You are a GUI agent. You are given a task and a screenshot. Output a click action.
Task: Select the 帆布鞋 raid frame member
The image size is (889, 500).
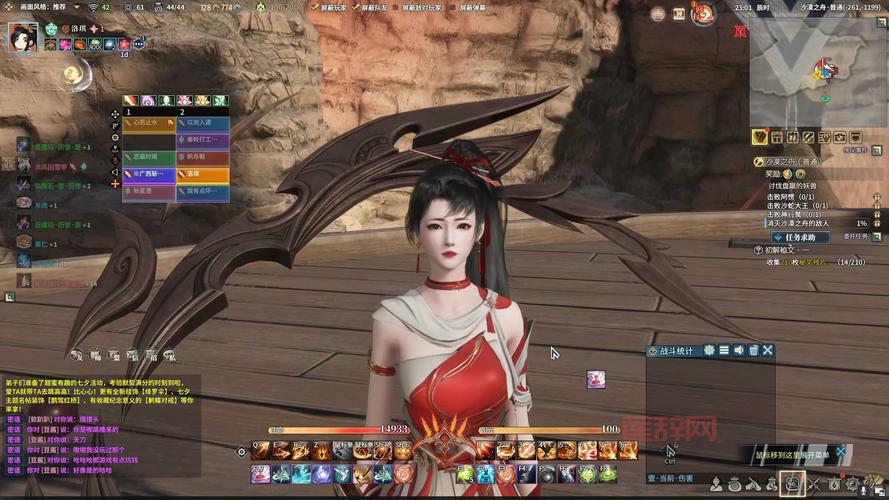click(x=202, y=156)
